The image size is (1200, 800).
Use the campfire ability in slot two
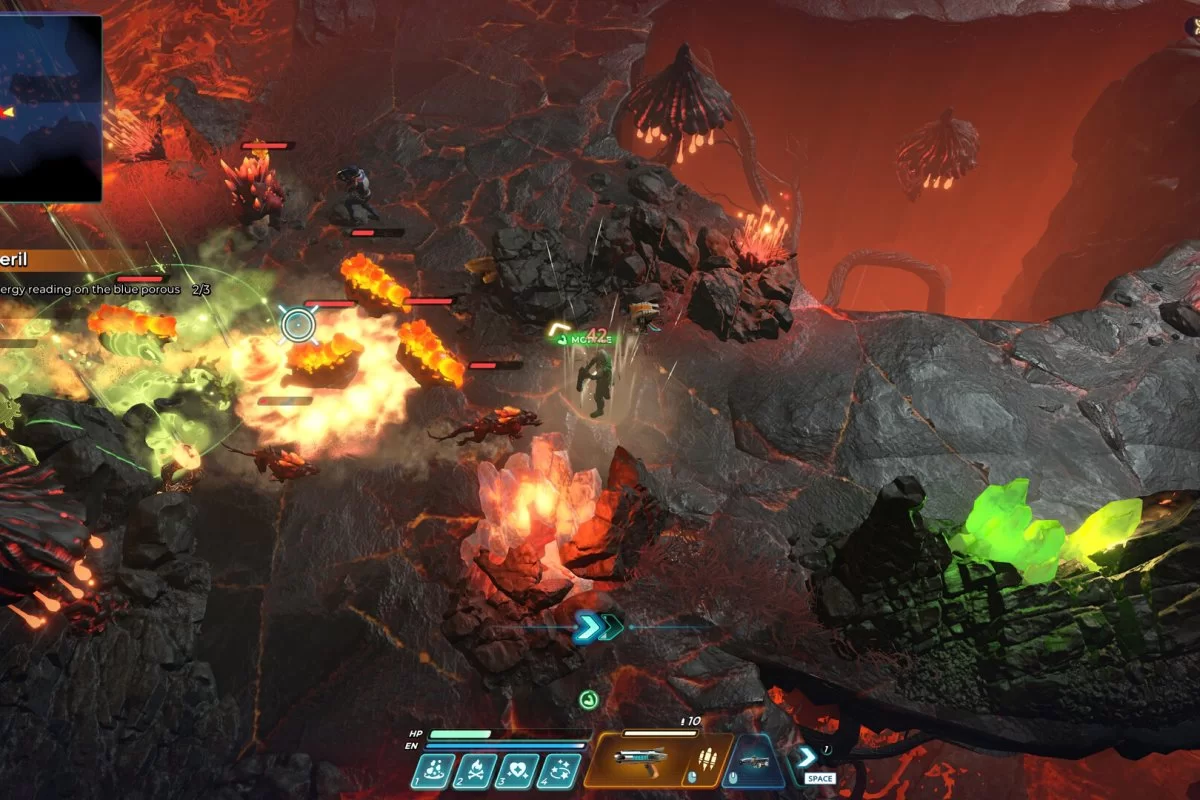pos(475,771)
